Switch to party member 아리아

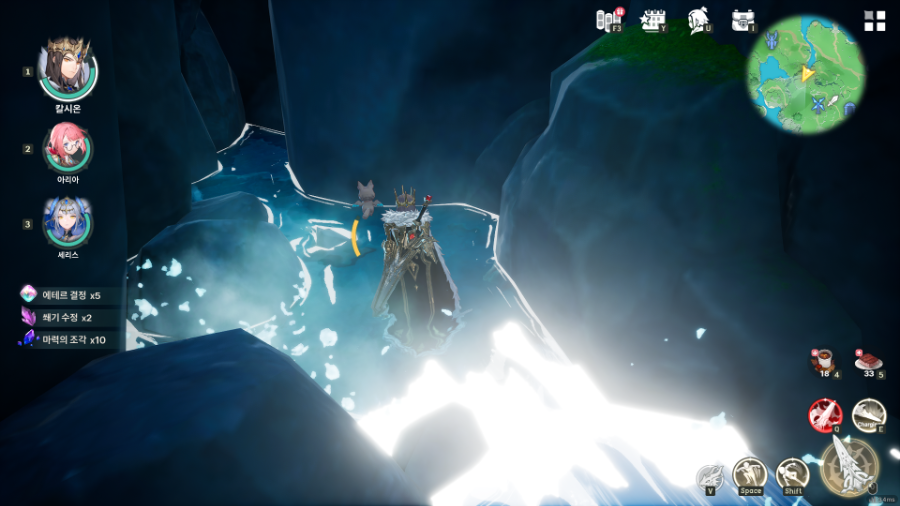pyautogui.click(x=68, y=147)
